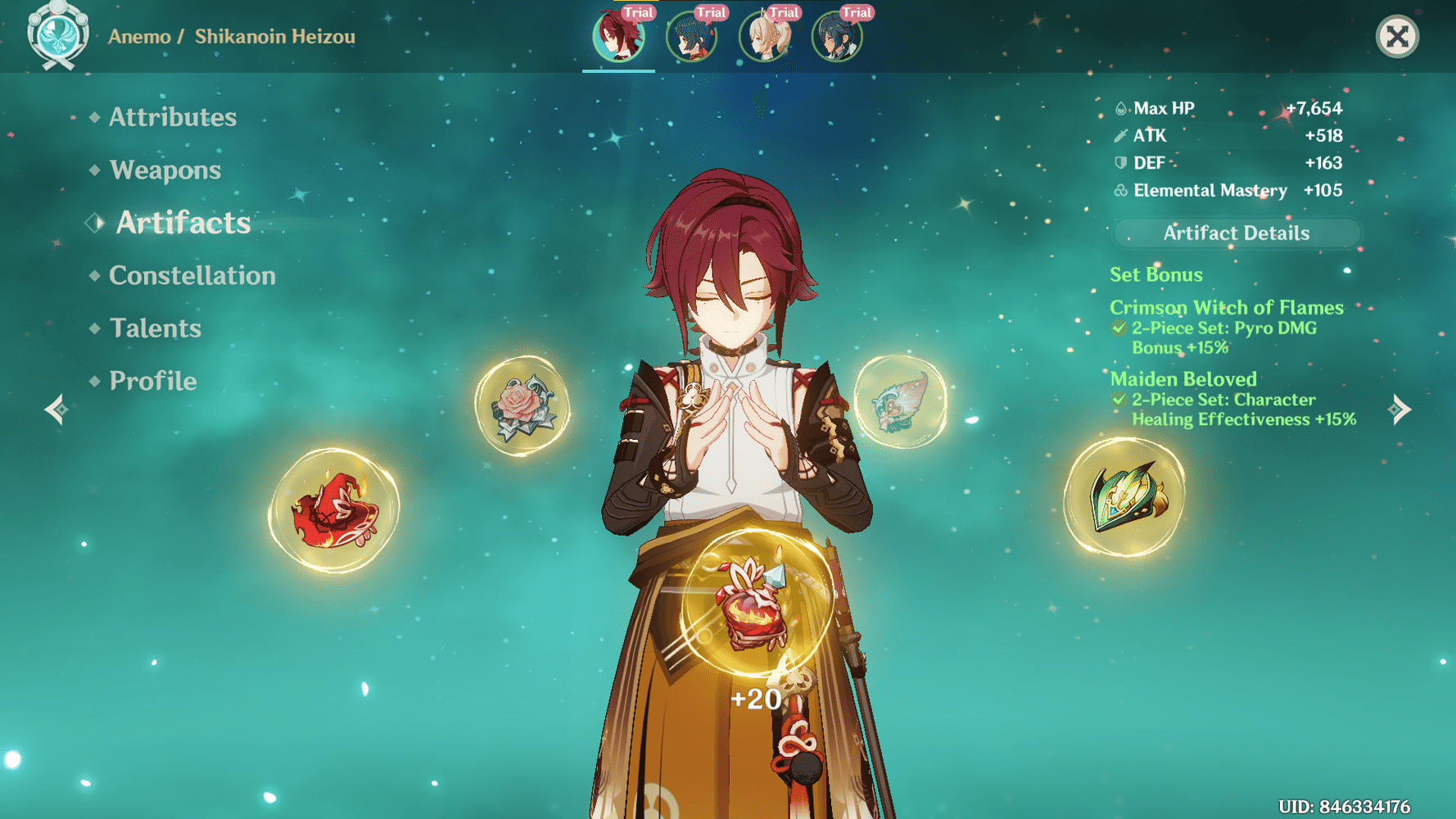This screenshot has height=819, width=1456.
Task: Open the Constellation menu section
Action: coord(192,276)
